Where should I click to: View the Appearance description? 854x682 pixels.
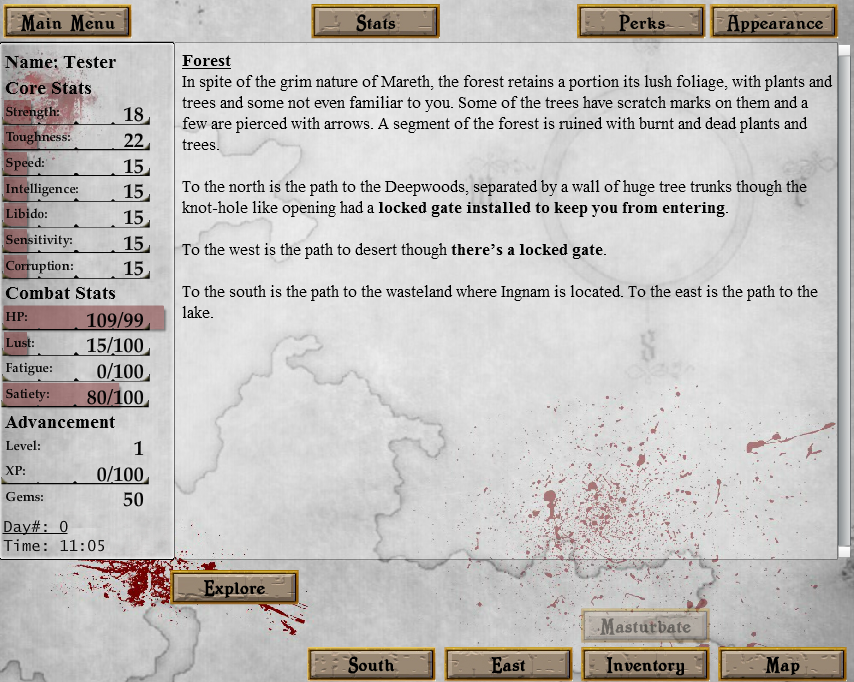pos(775,22)
